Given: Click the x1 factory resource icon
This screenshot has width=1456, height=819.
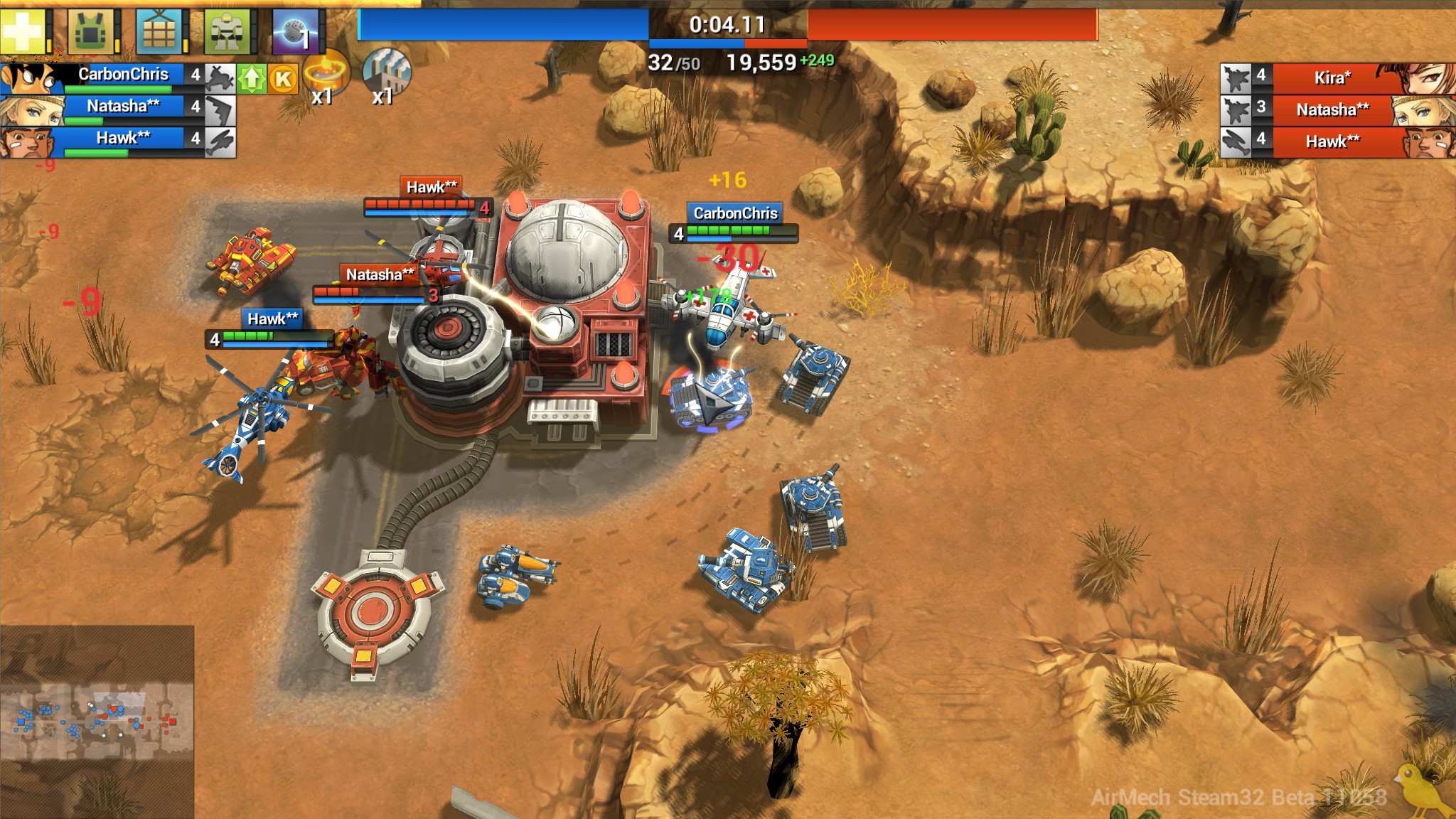Looking at the screenshot, I should 386,75.
